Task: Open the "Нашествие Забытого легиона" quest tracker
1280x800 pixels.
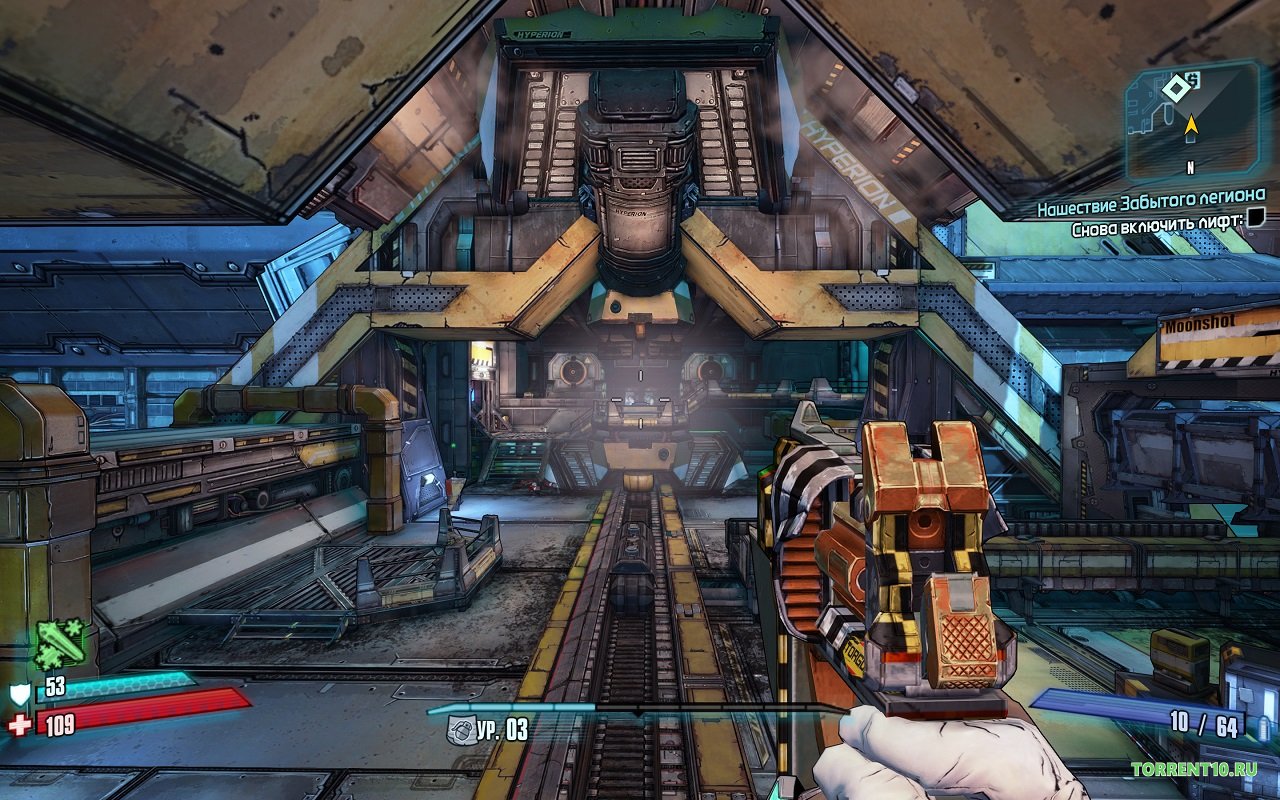Action: pos(1150,195)
